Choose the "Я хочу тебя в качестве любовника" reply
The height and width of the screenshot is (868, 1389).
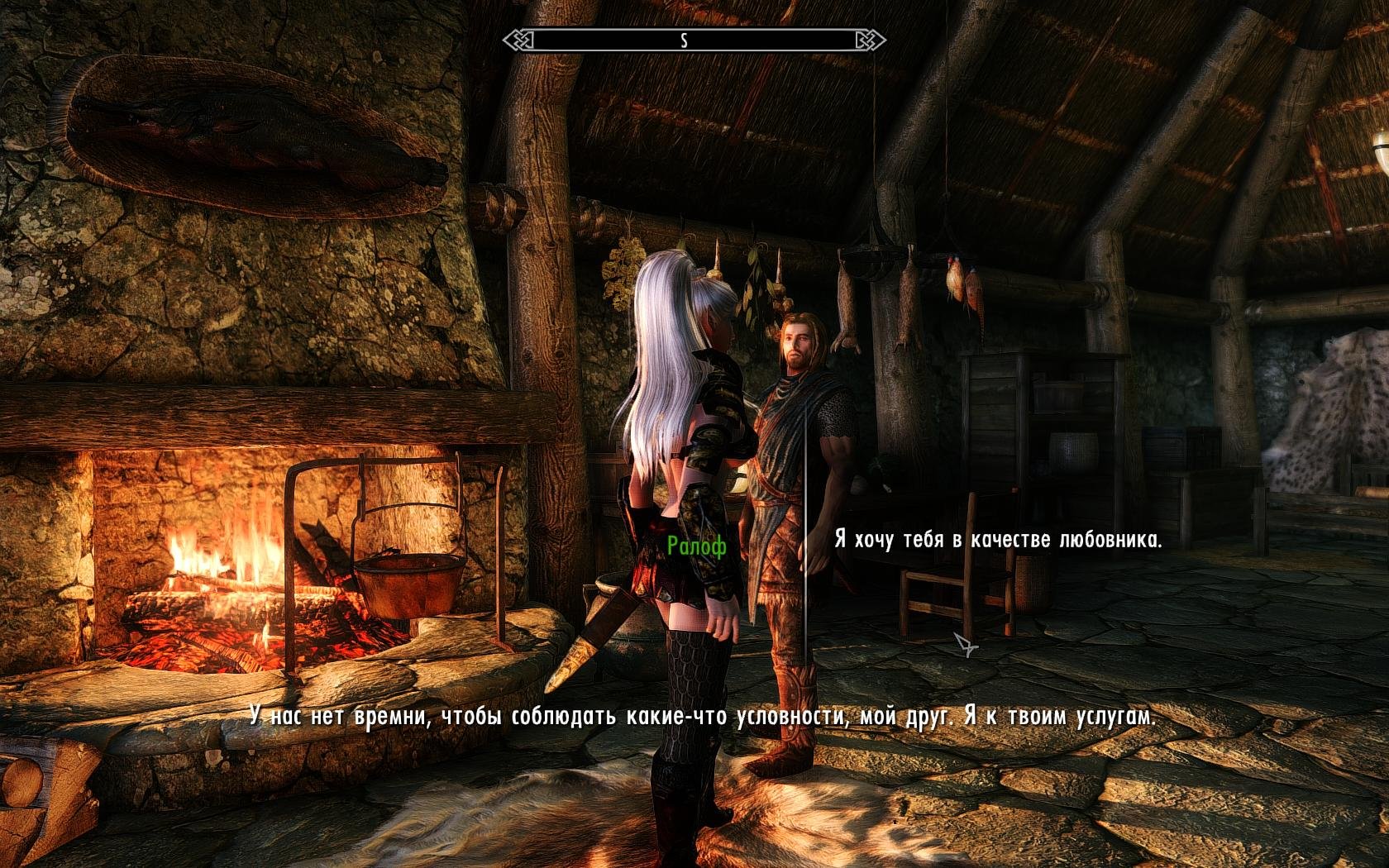point(998,541)
